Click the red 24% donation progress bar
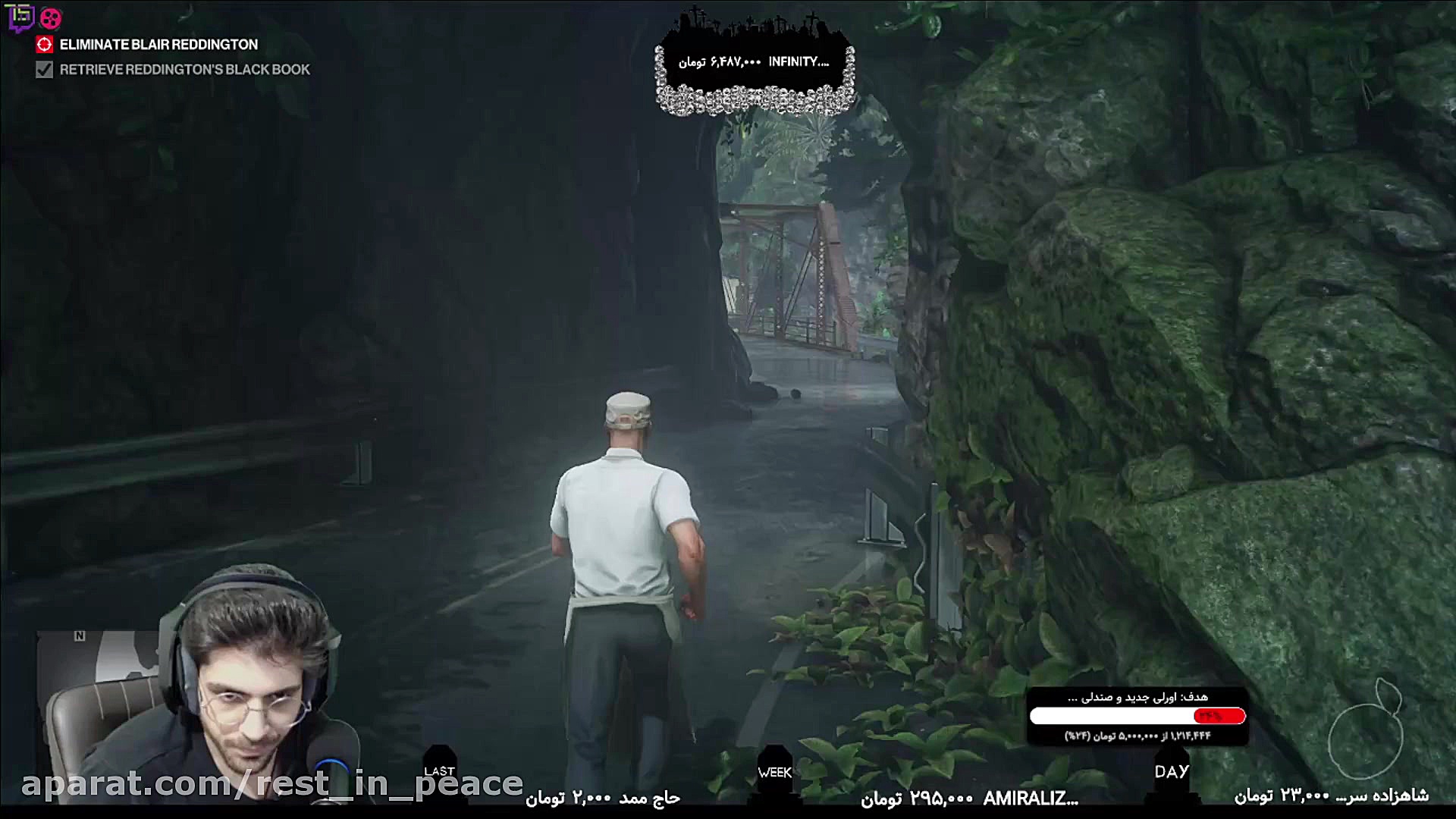 coord(1219,715)
